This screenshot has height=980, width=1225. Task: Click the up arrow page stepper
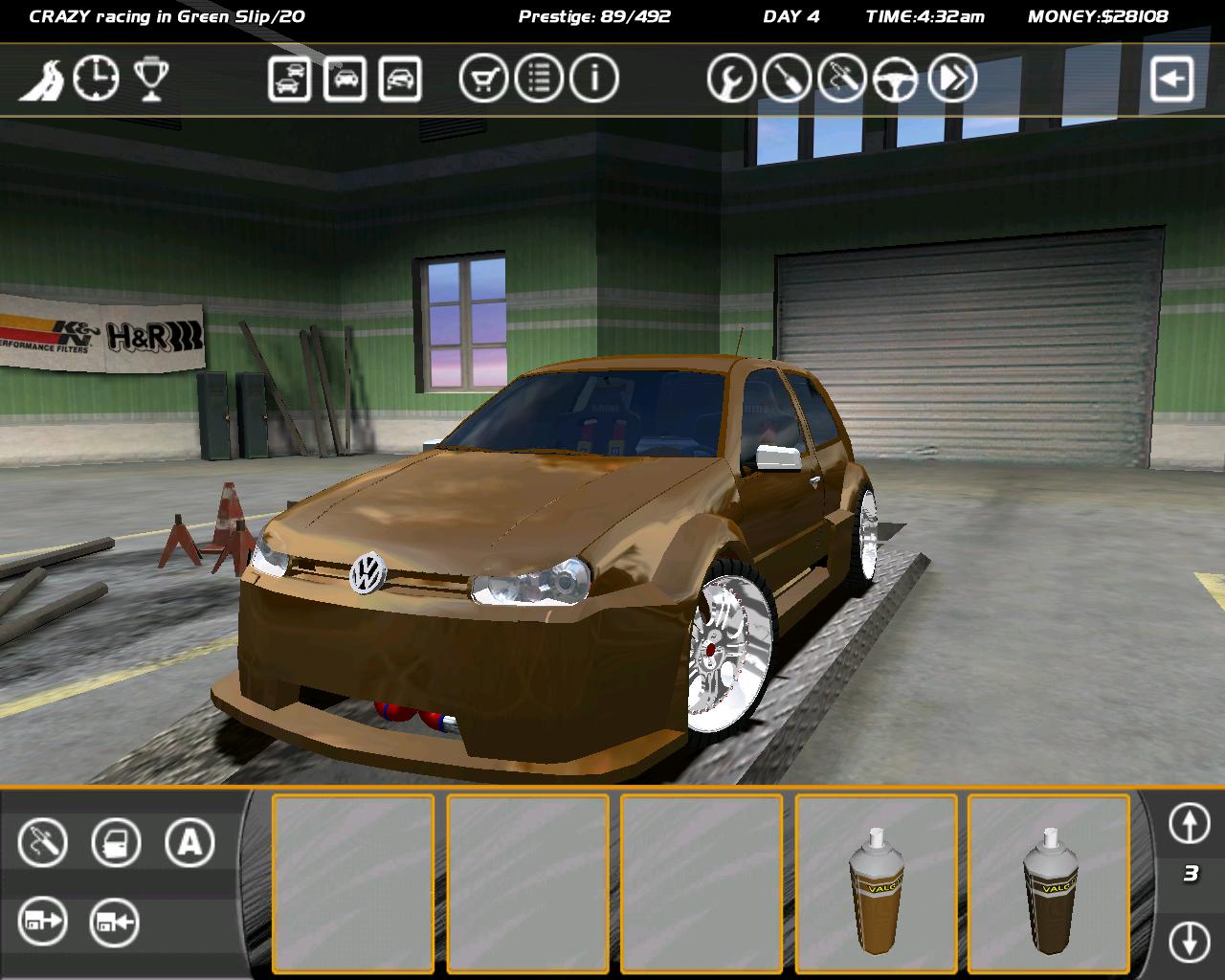pos(1190,823)
